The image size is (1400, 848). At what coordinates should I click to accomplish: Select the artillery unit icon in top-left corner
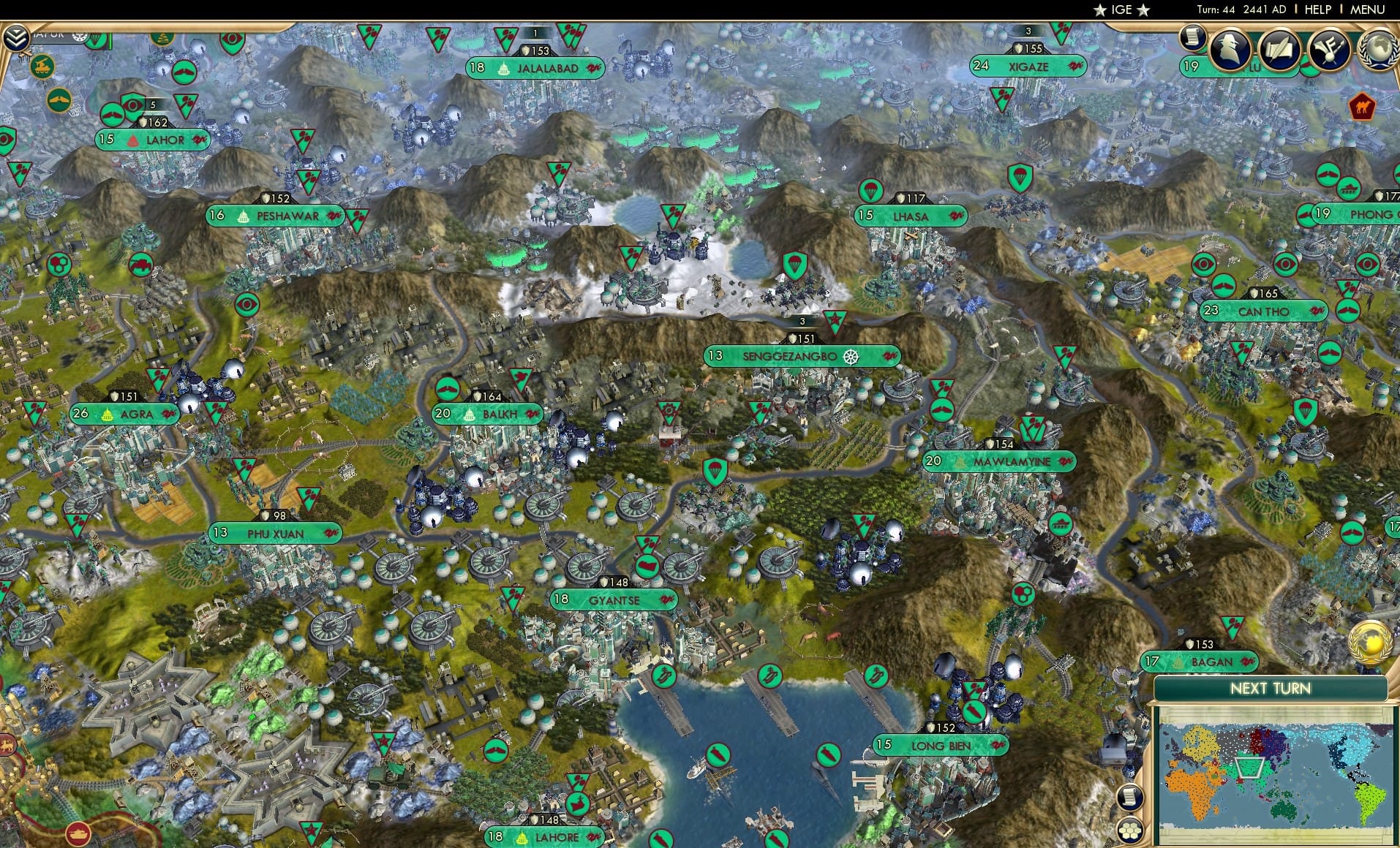point(42,65)
